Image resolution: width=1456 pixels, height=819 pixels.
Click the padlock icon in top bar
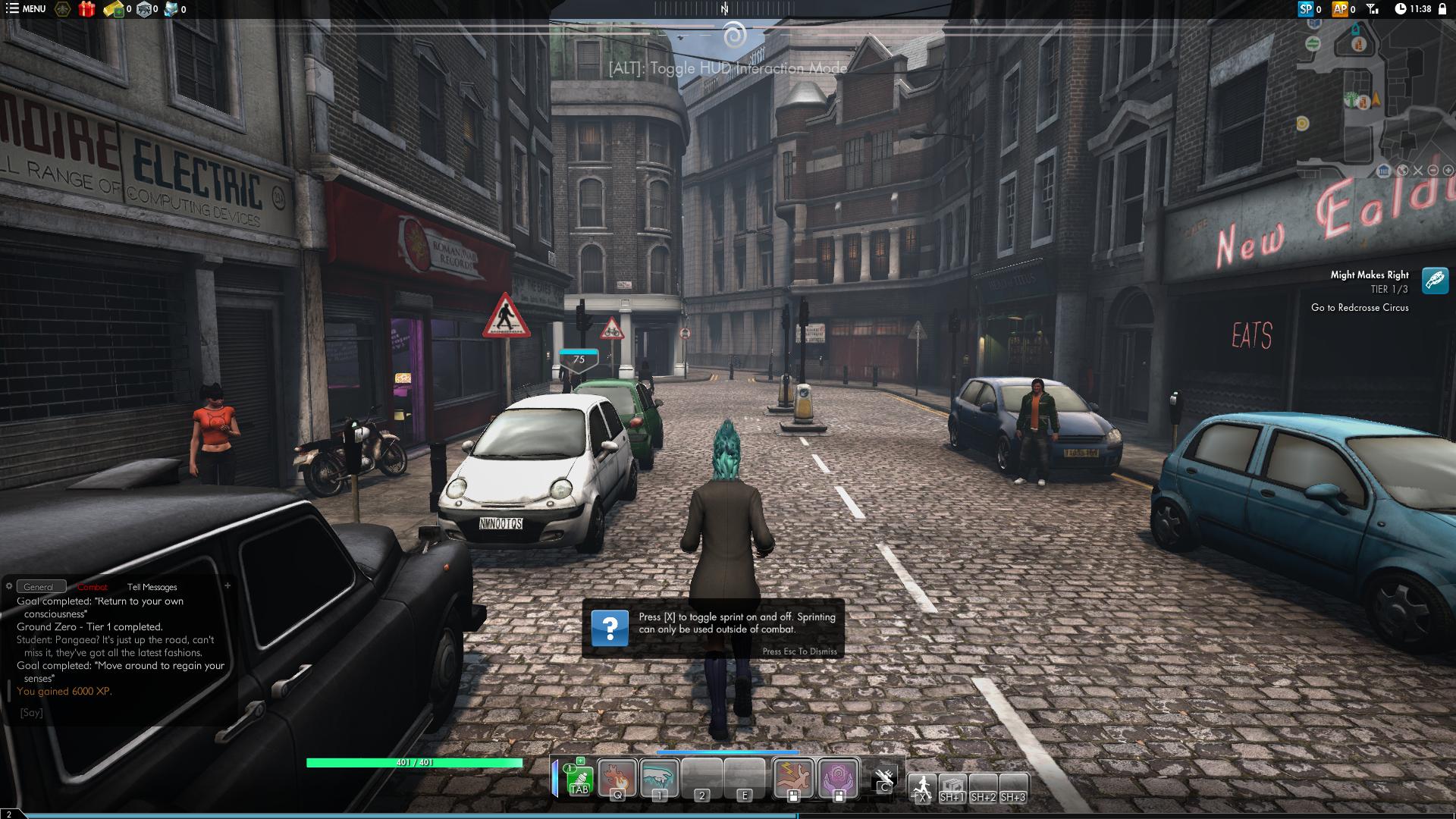click(1442, 9)
